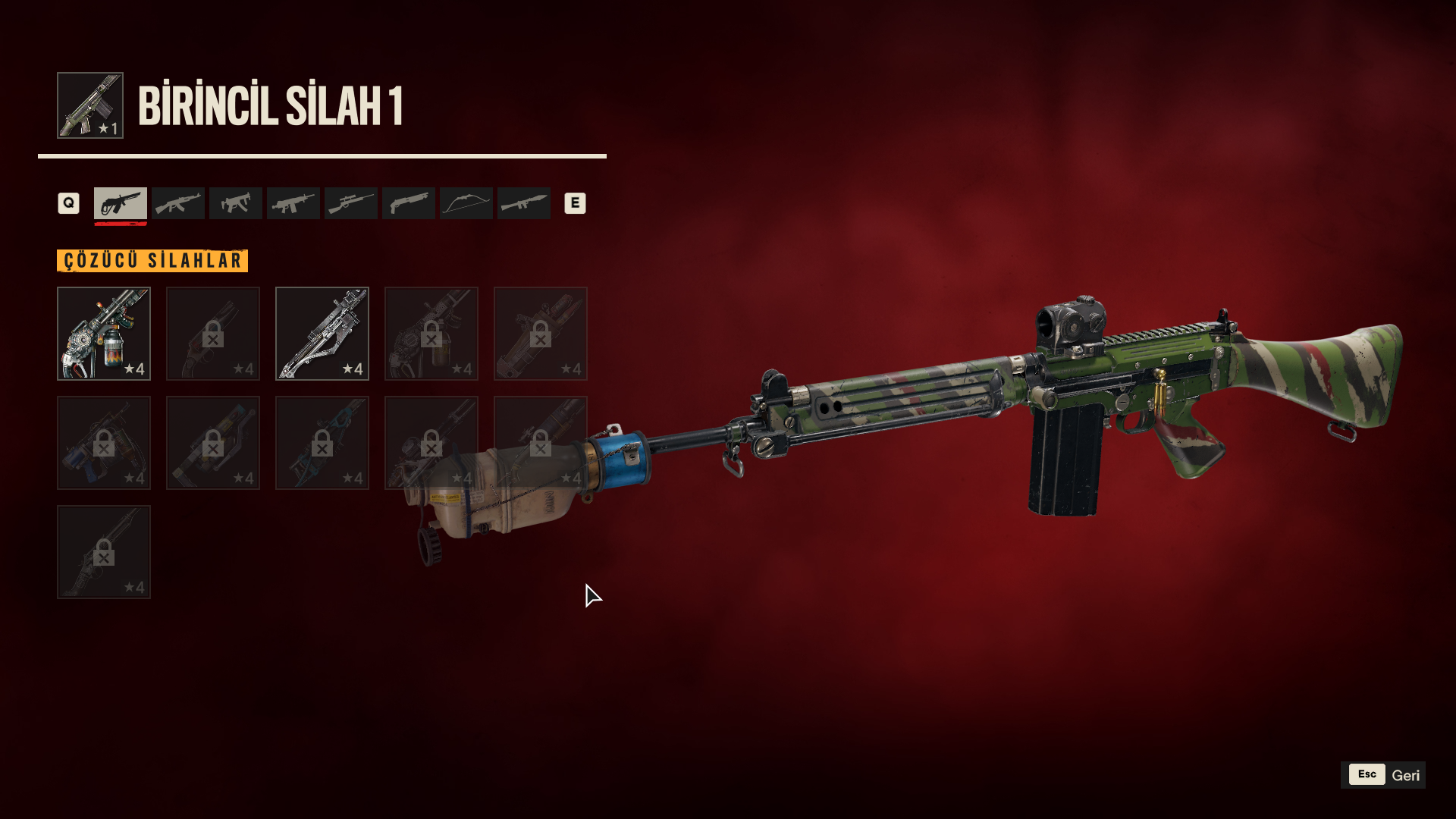The height and width of the screenshot is (819, 1456).
Task: Switch to the assault rifle tab
Action: coord(178,203)
